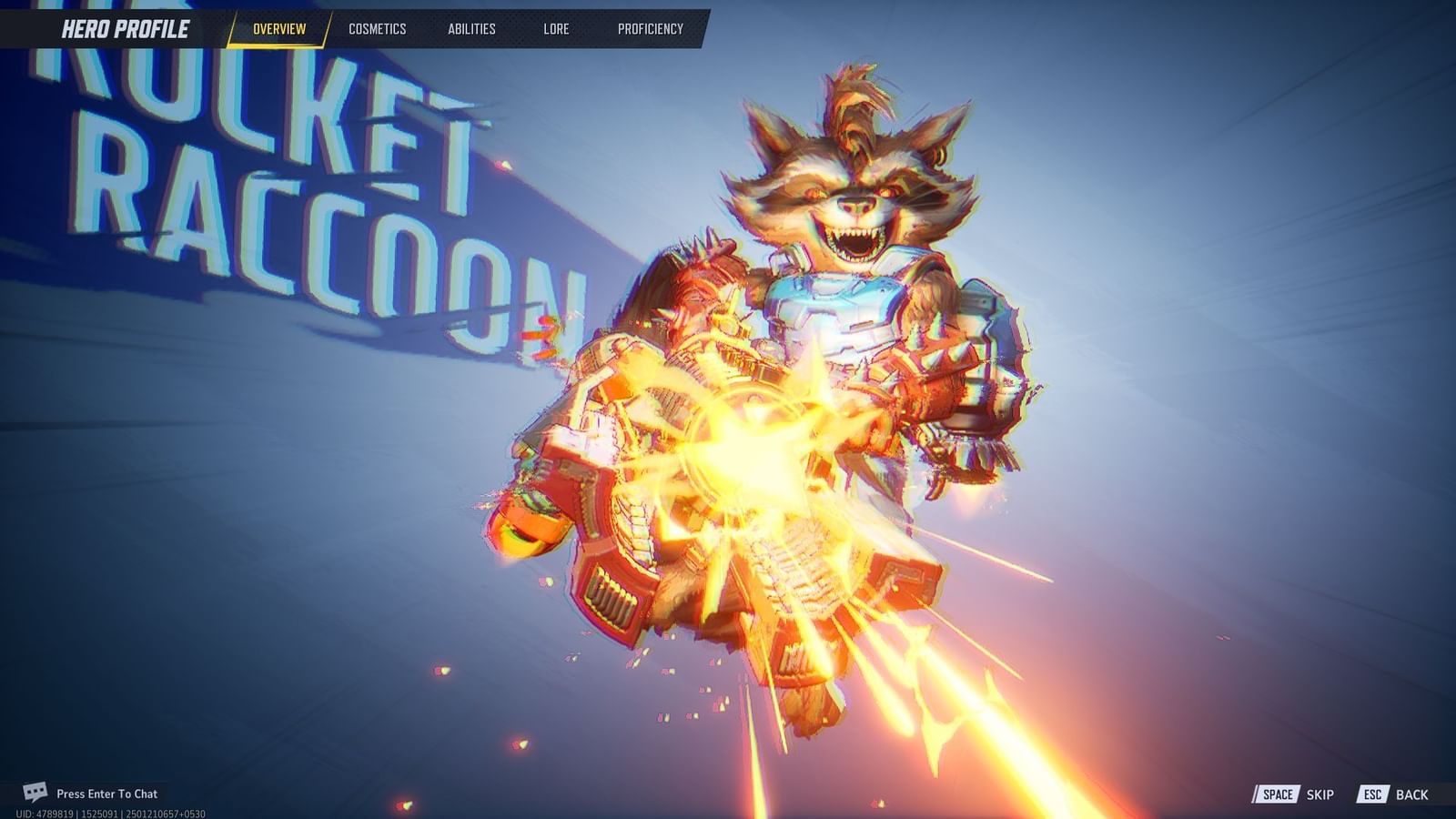The width and height of the screenshot is (1456, 819).
Task: Open the Abilities tab
Action: (x=474, y=28)
